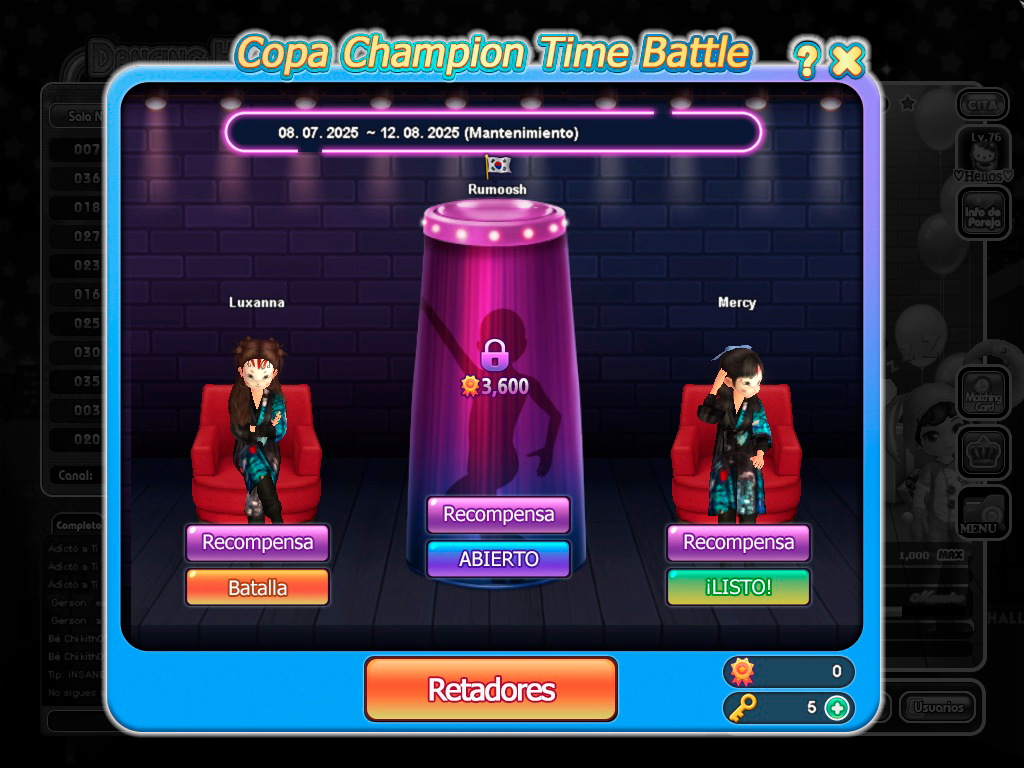View Luxanna's Recompensa
Screen dimensions: 1024x768
pyautogui.click(x=257, y=543)
